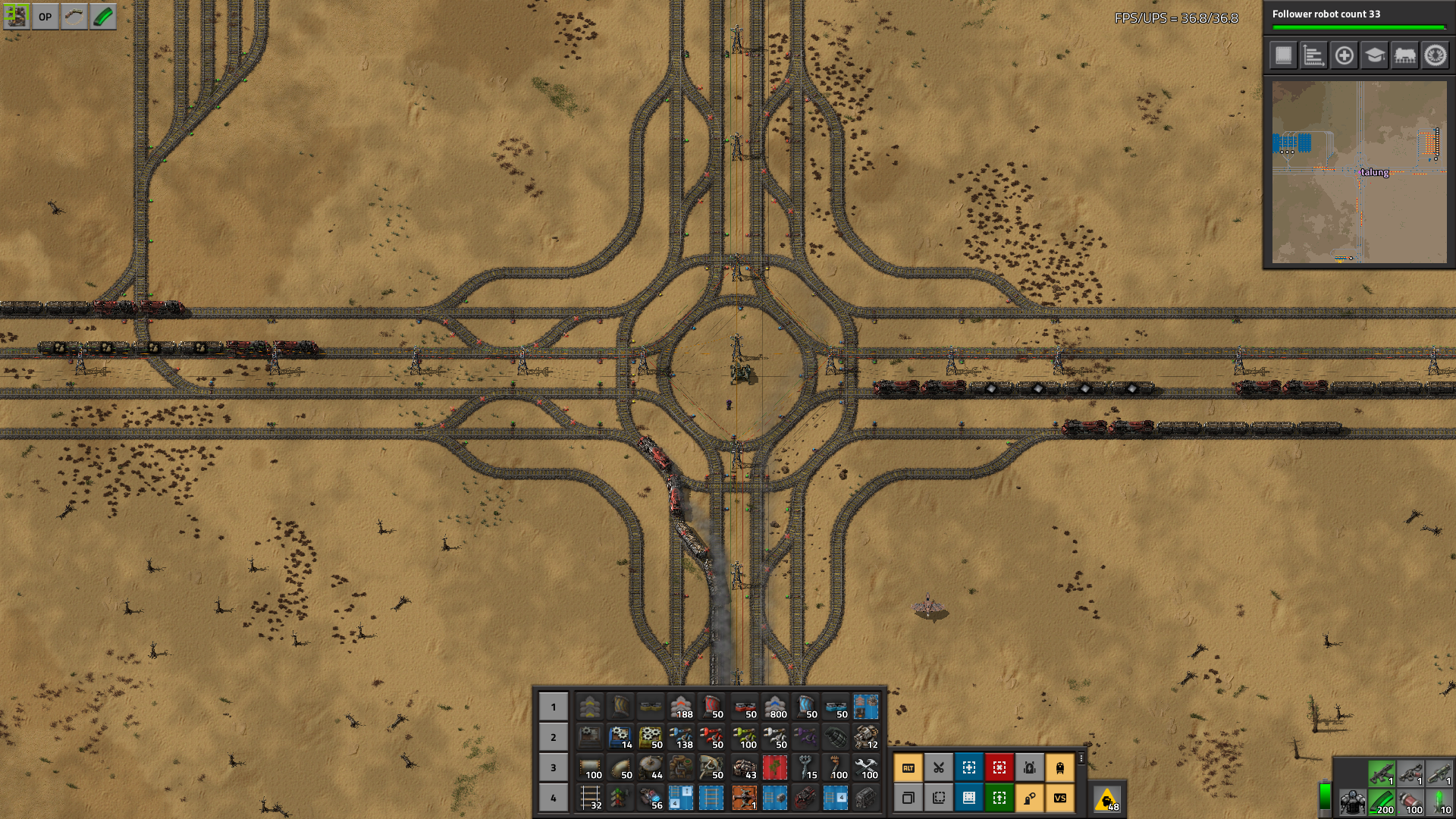Click the yellow warning alert icon

pos(1107,799)
